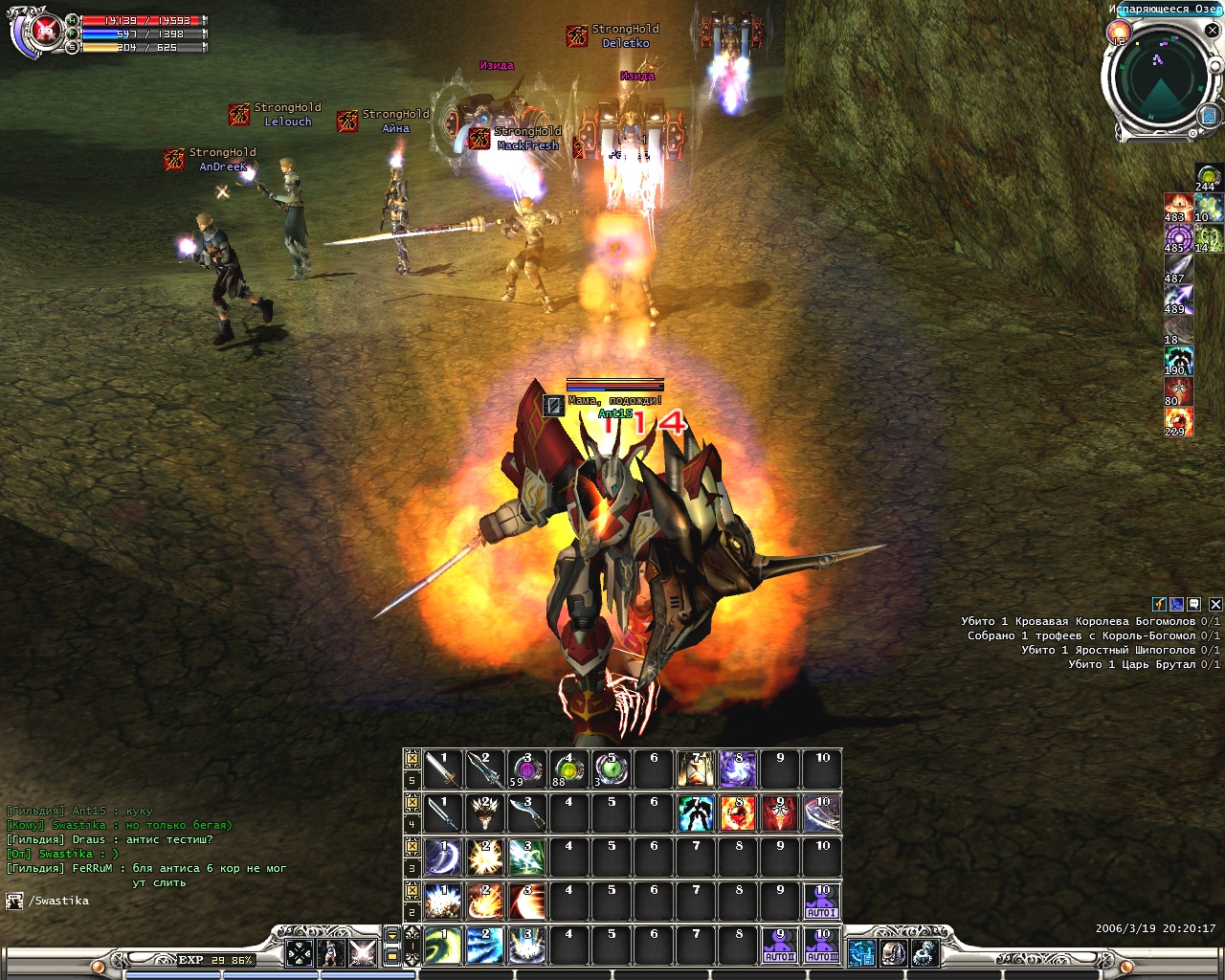Activate the hourglass item in slot 7
Image resolution: width=1225 pixels, height=980 pixels.
click(x=695, y=769)
